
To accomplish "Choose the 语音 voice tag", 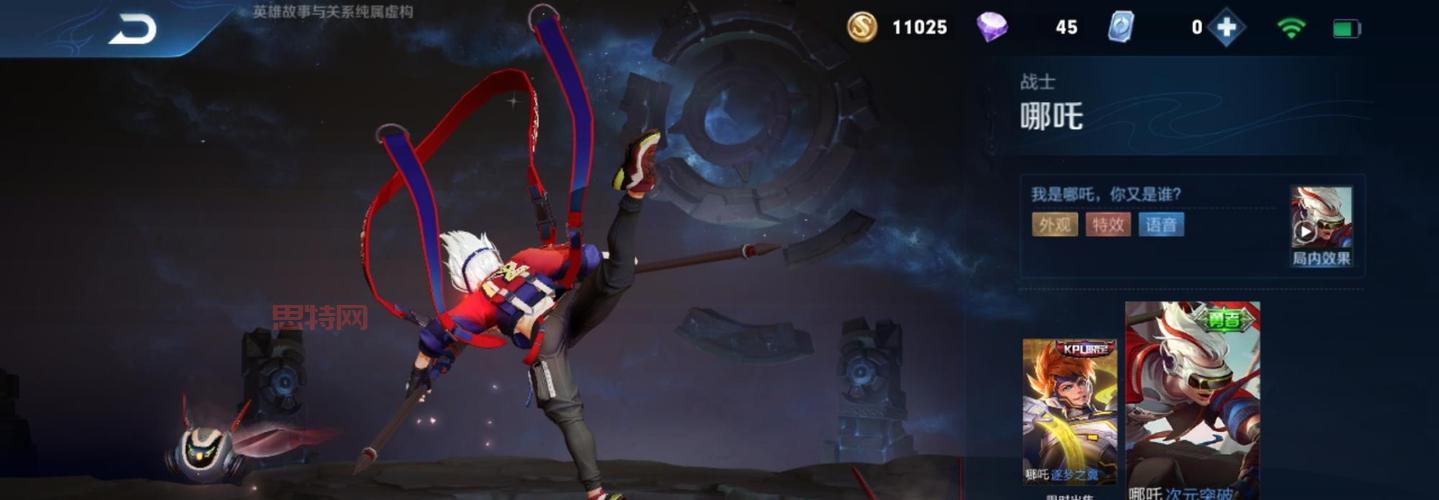I will [x=1161, y=224].
